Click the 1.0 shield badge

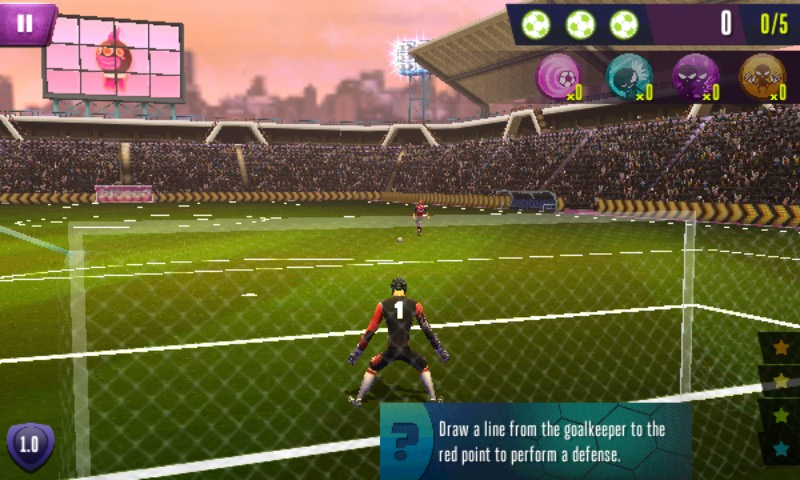click(30, 445)
